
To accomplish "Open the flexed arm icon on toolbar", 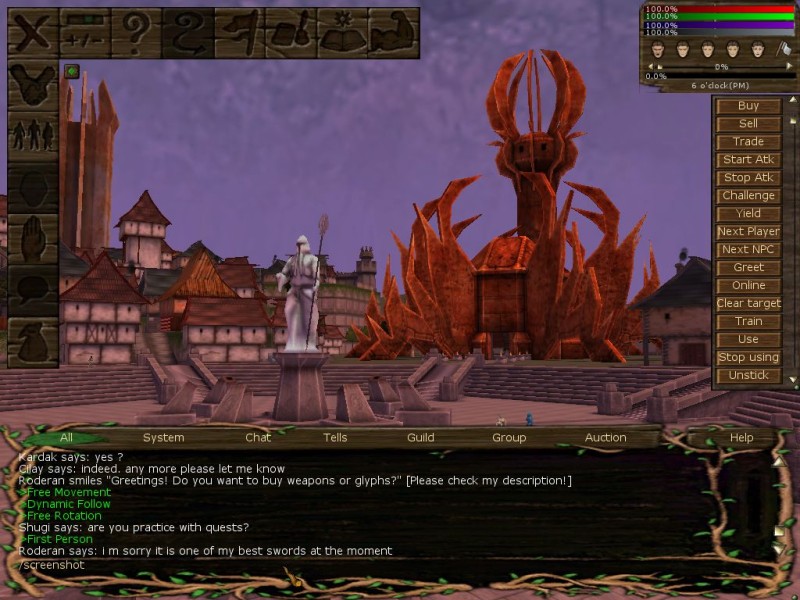I will coord(393,31).
